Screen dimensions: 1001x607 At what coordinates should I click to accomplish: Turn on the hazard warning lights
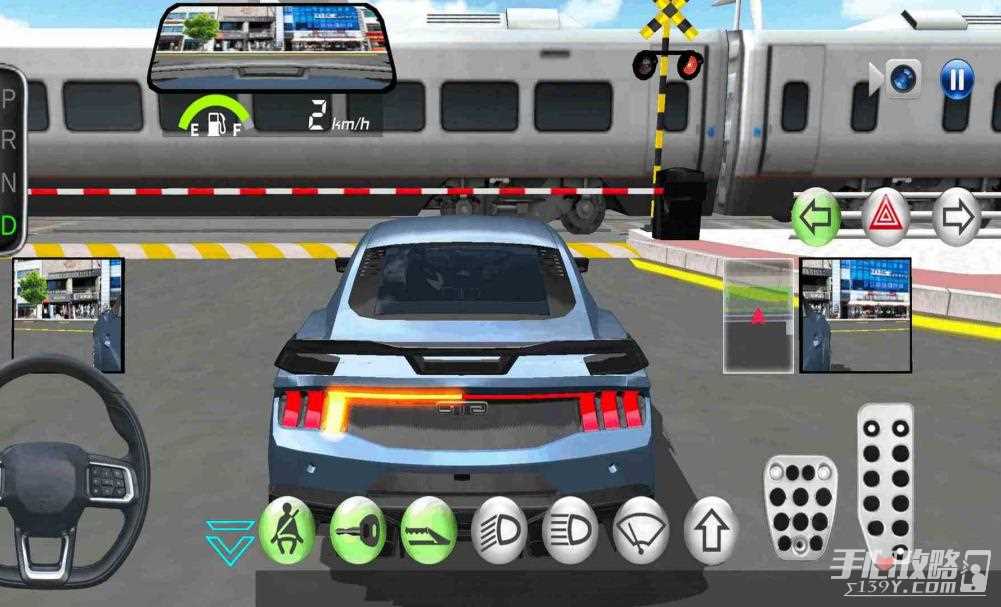pyautogui.click(x=886, y=217)
